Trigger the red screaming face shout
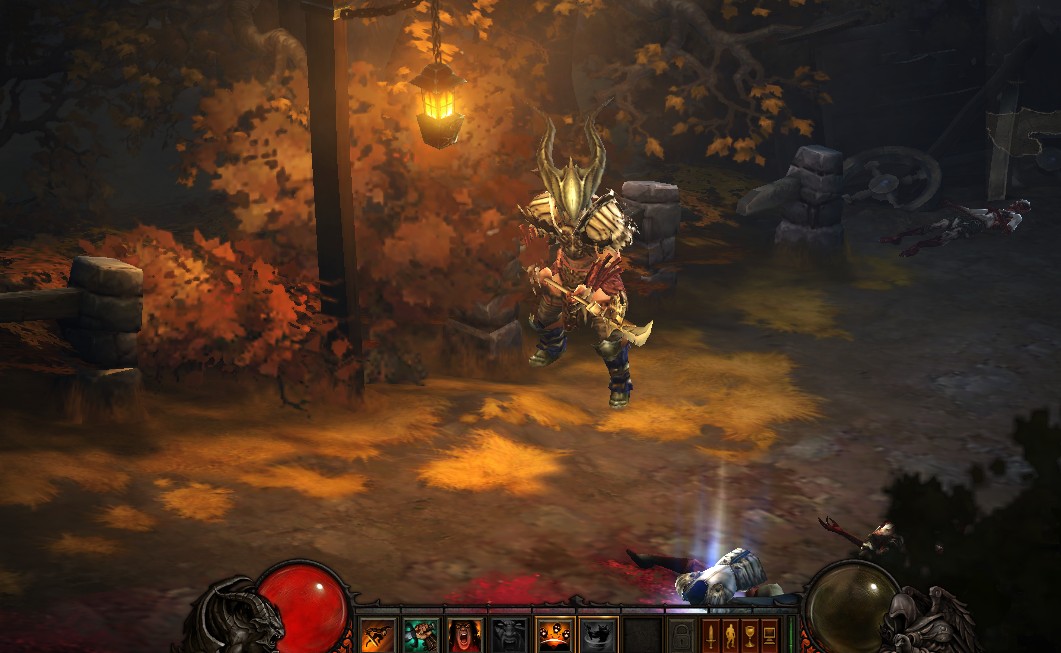 [465, 635]
